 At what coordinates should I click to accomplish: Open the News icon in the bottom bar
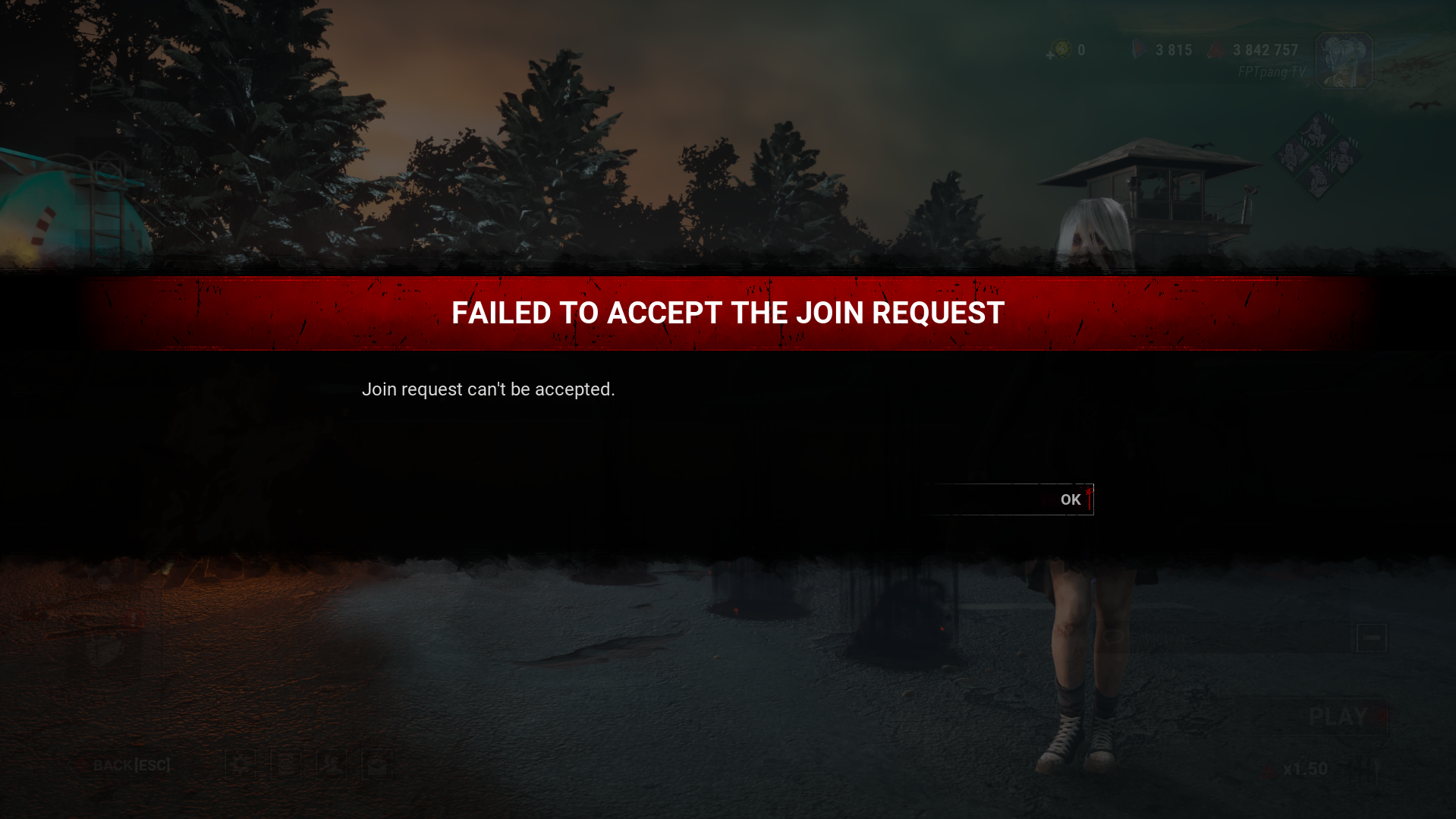(376, 764)
